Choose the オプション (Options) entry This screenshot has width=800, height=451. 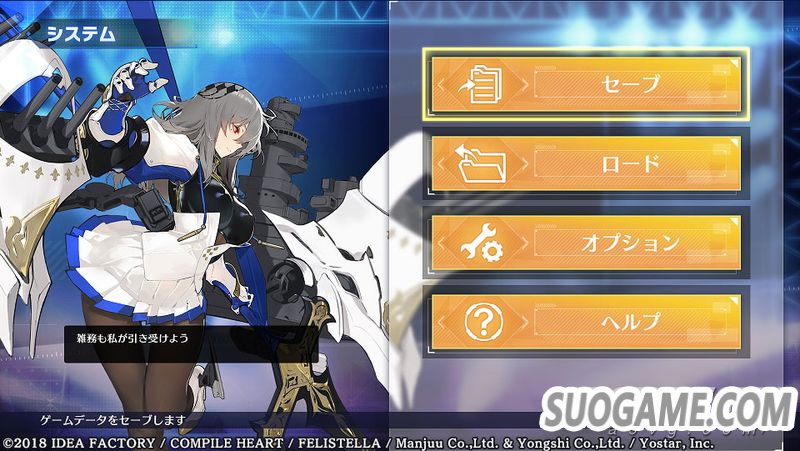(x=587, y=242)
